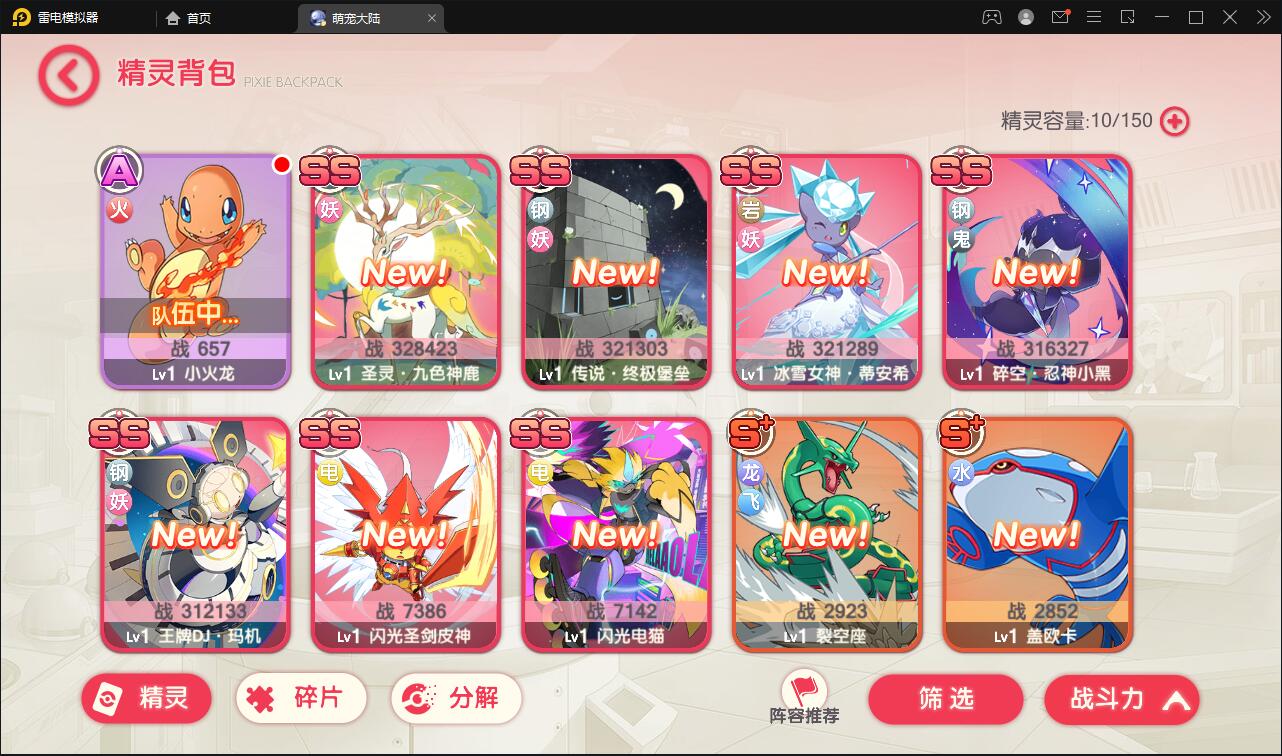Click the 筛选 filter button
This screenshot has width=1282, height=756.
[x=945, y=699]
